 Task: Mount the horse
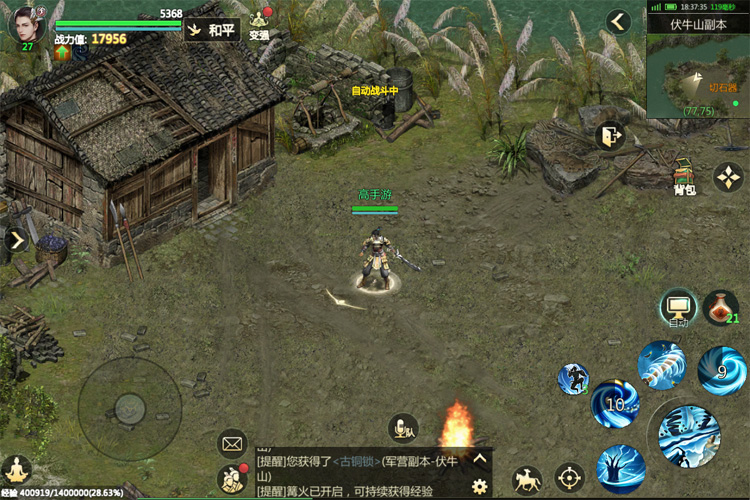click(527, 480)
